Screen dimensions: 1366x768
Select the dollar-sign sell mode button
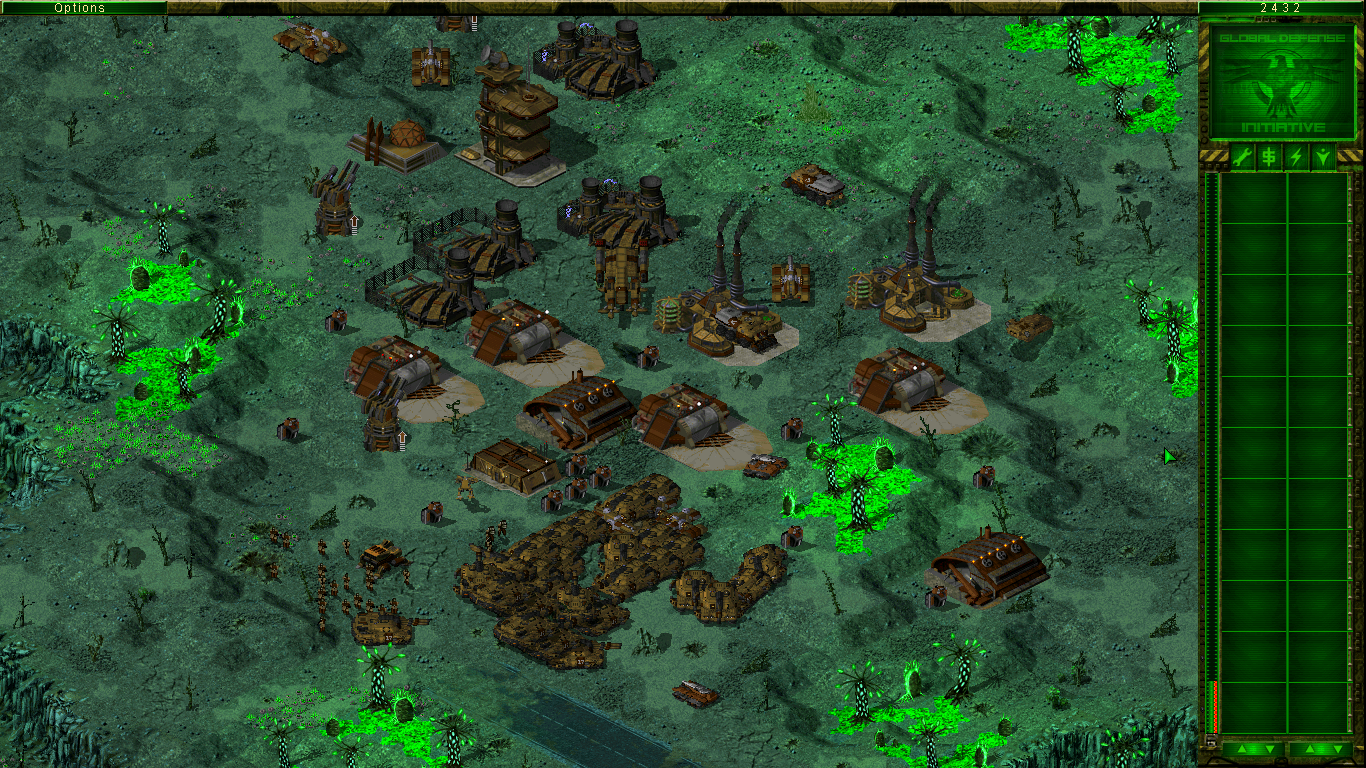point(1269,157)
